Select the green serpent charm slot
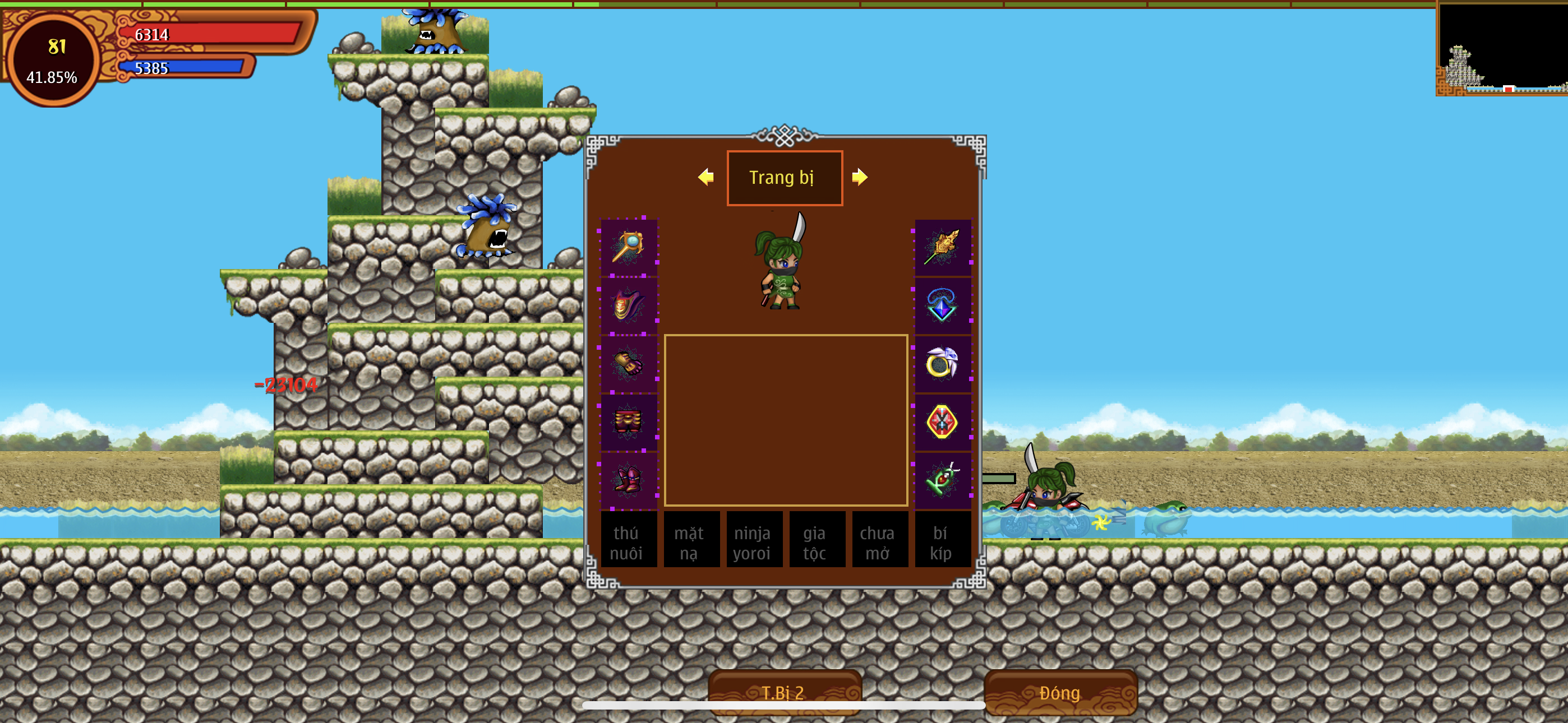The height and width of the screenshot is (723, 1568). click(x=942, y=480)
